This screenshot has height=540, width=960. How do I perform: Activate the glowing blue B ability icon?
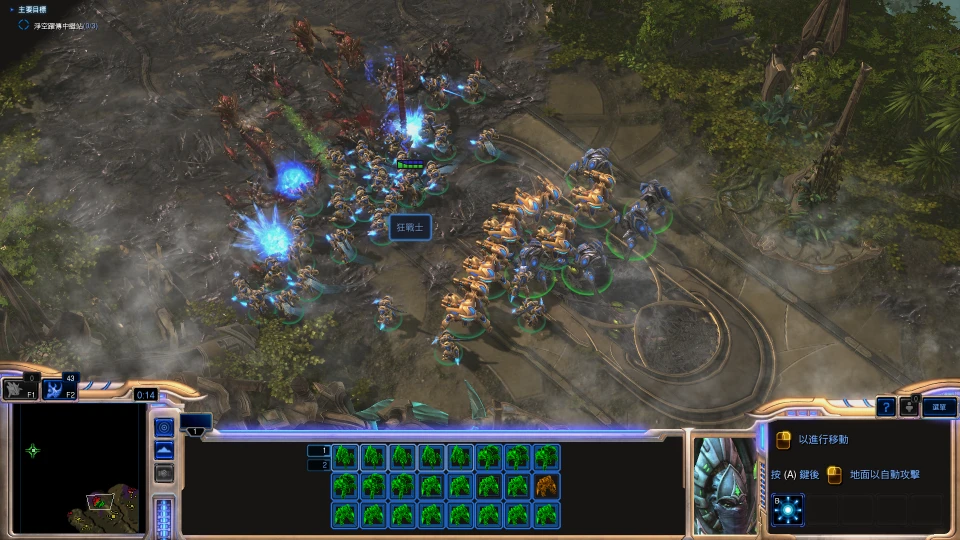point(788,512)
